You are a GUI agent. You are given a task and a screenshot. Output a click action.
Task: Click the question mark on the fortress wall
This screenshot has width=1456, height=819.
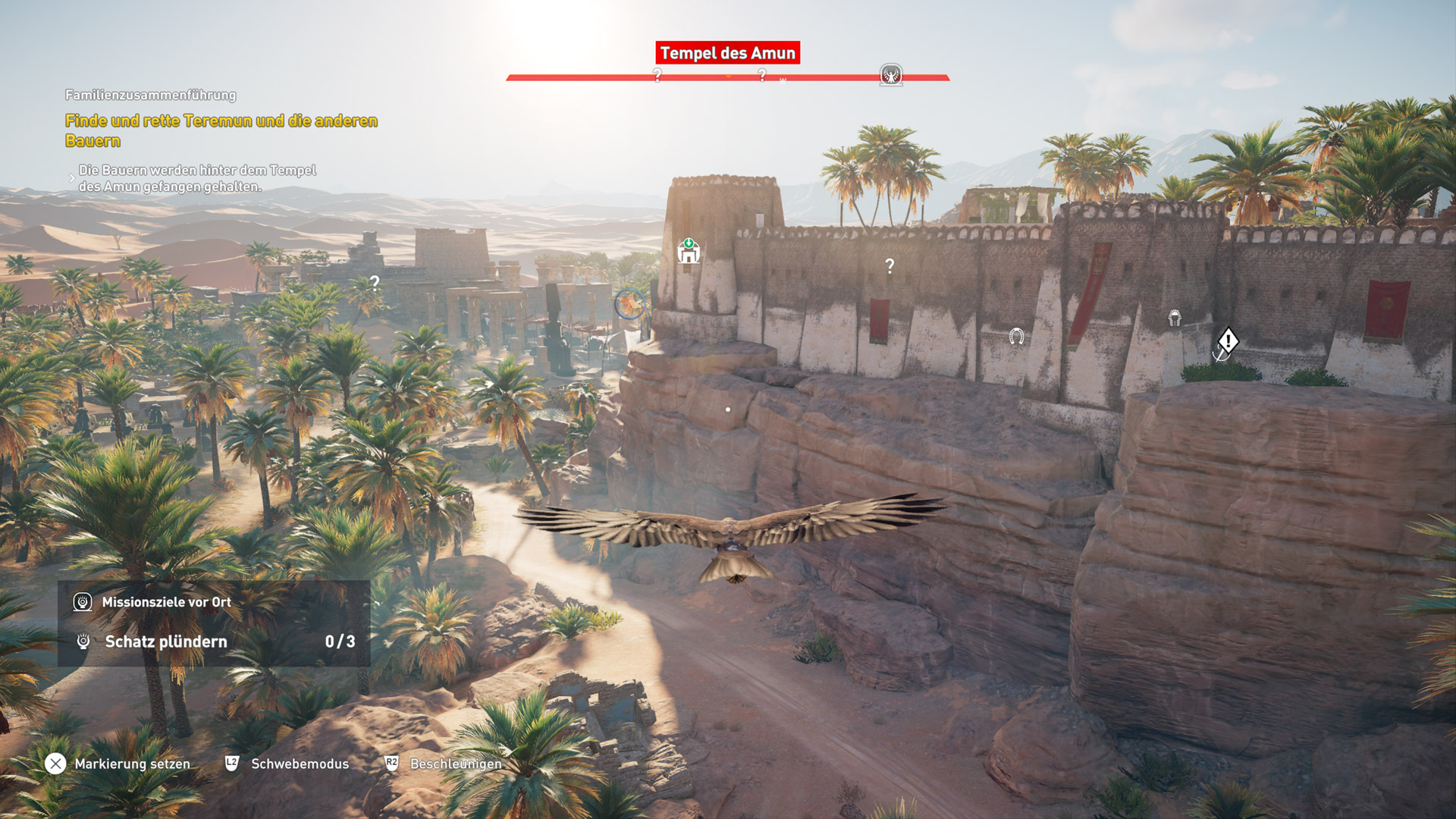[x=890, y=266]
